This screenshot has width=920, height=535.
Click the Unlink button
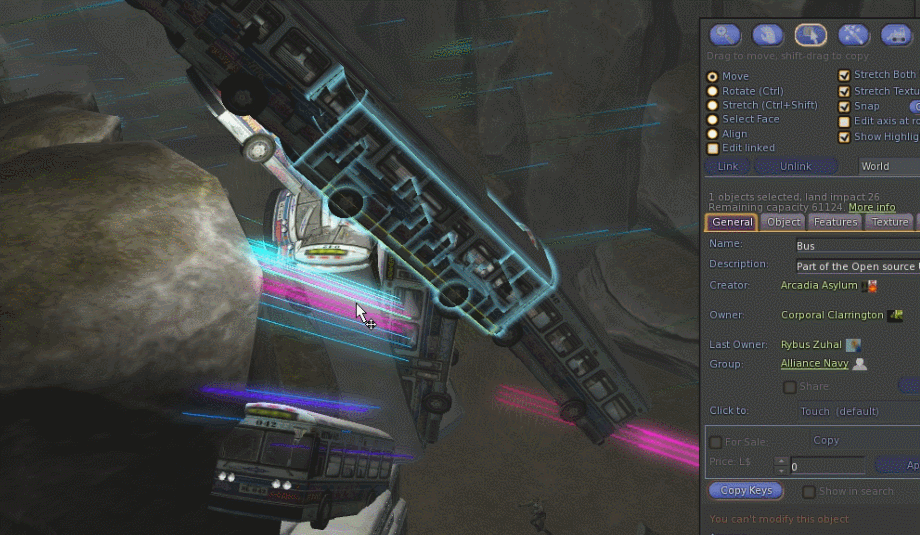(796, 166)
